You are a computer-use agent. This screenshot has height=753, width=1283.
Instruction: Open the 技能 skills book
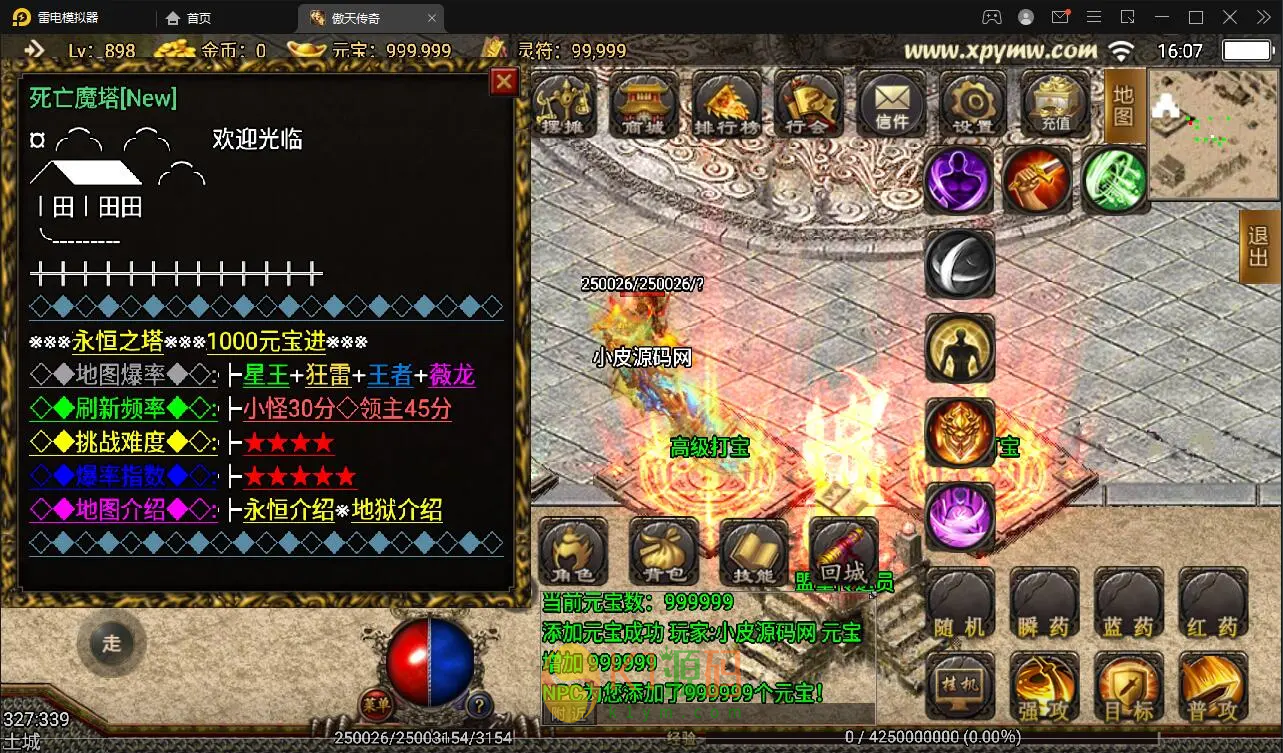click(x=753, y=552)
